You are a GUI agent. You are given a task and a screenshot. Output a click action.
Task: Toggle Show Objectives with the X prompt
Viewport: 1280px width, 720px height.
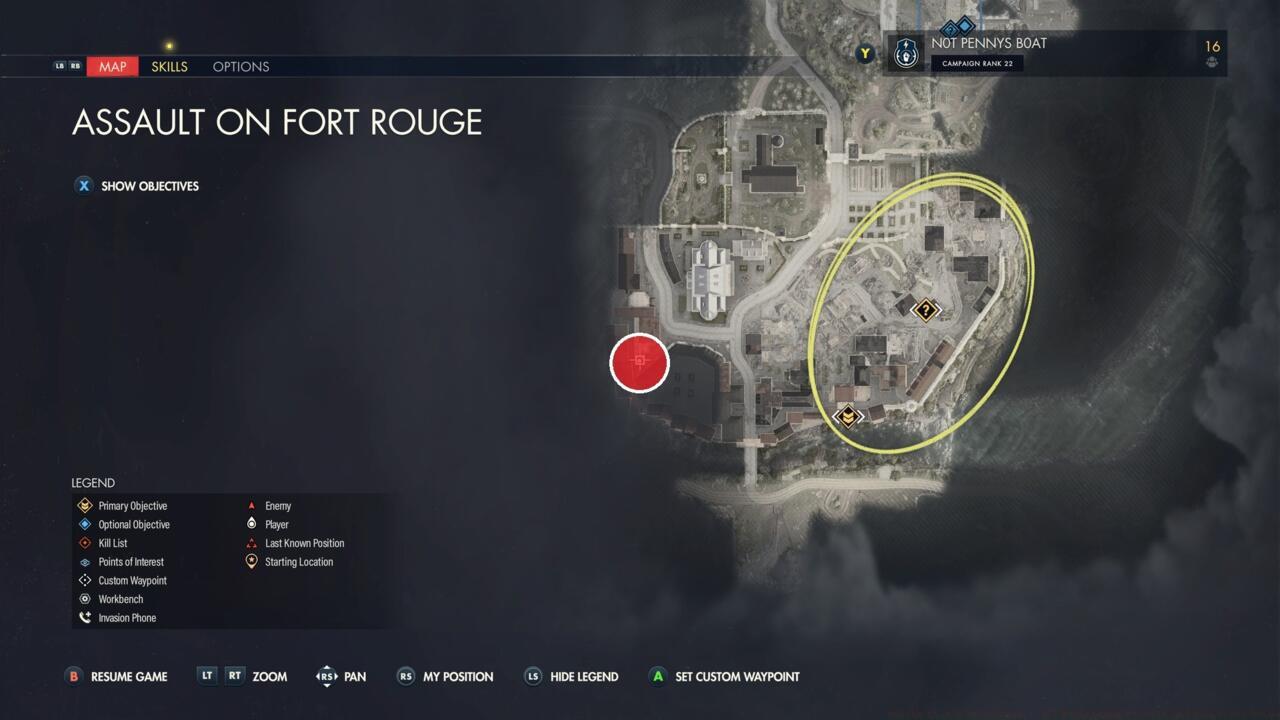84,186
